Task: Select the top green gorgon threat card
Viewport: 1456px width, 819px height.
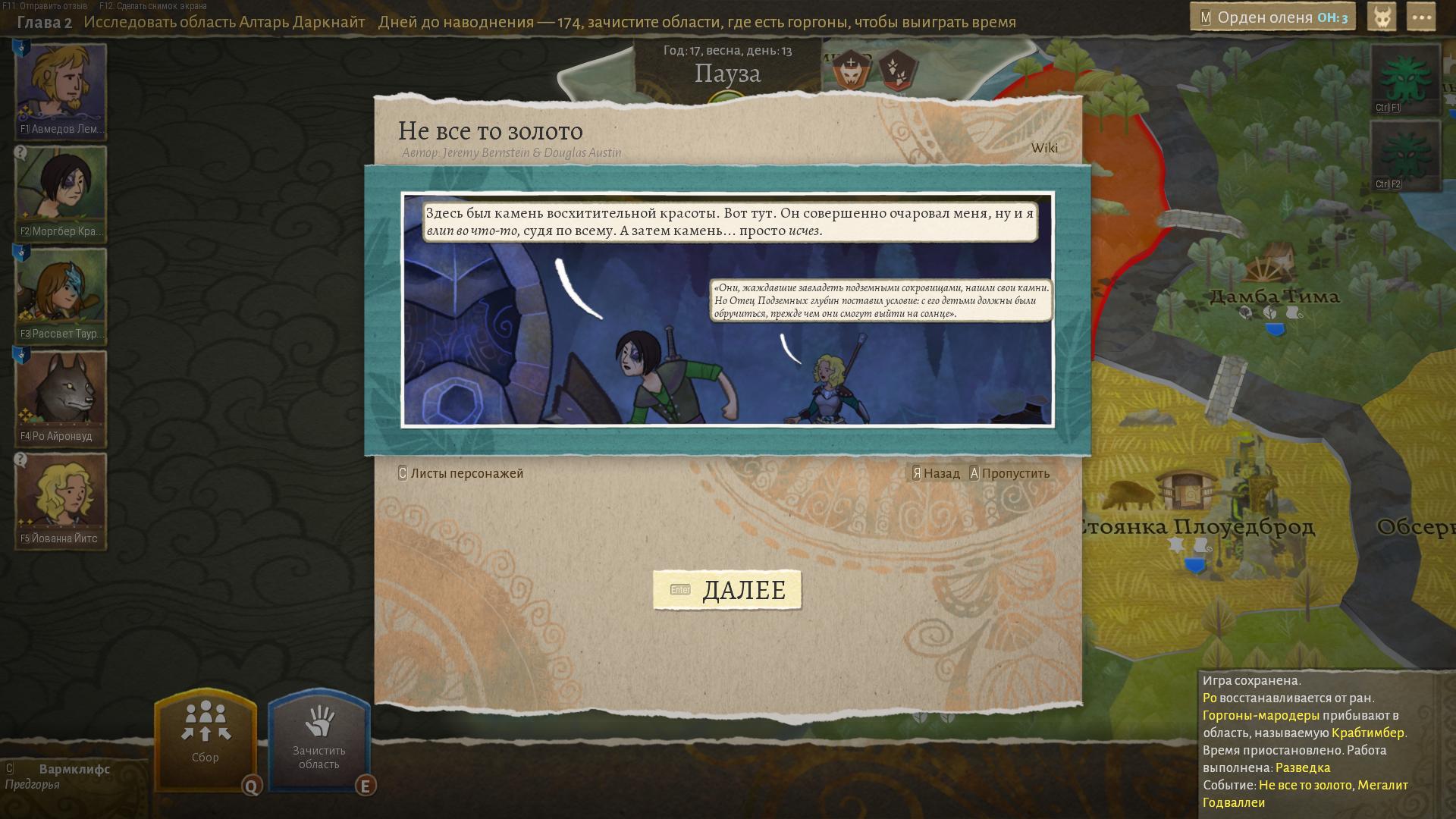Action: (1405, 79)
